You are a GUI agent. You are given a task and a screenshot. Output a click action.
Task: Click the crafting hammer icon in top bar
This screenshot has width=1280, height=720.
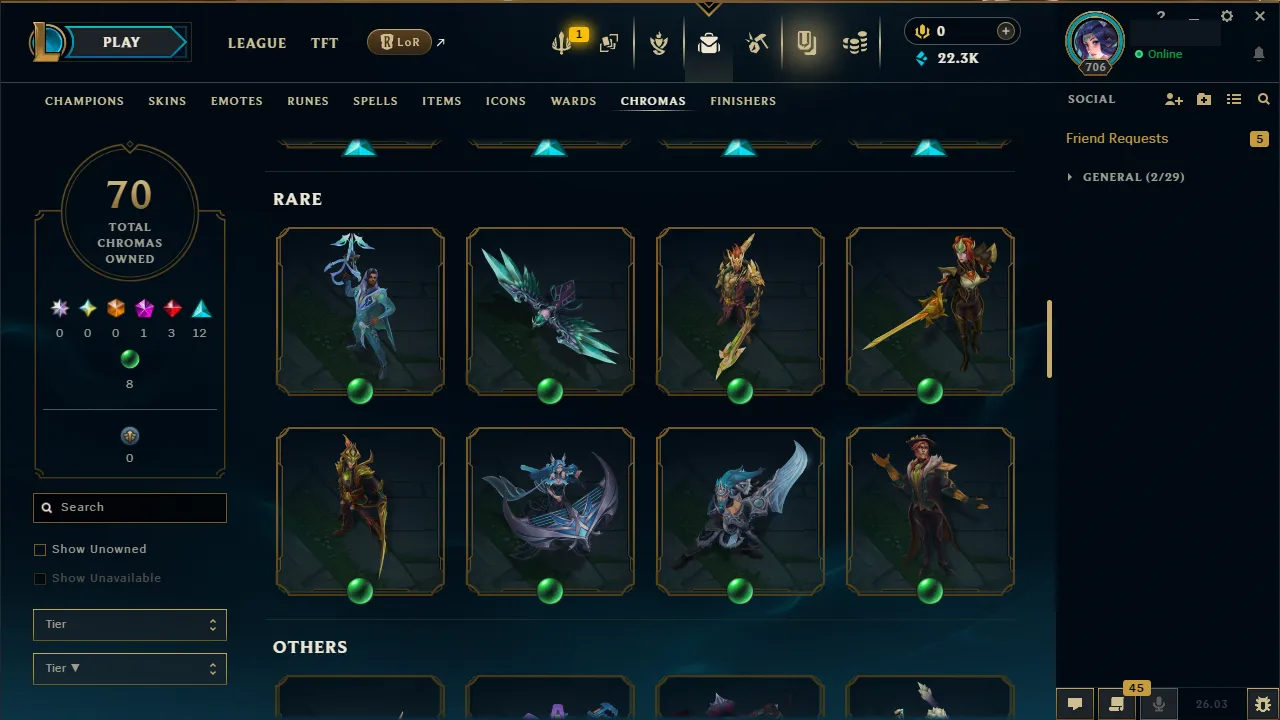pyautogui.click(x=757, y=42)
